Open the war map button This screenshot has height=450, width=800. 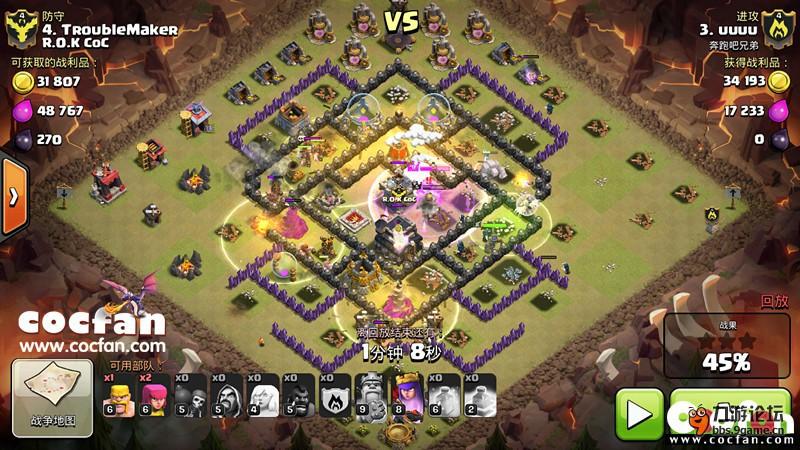(x=51, y=398)
